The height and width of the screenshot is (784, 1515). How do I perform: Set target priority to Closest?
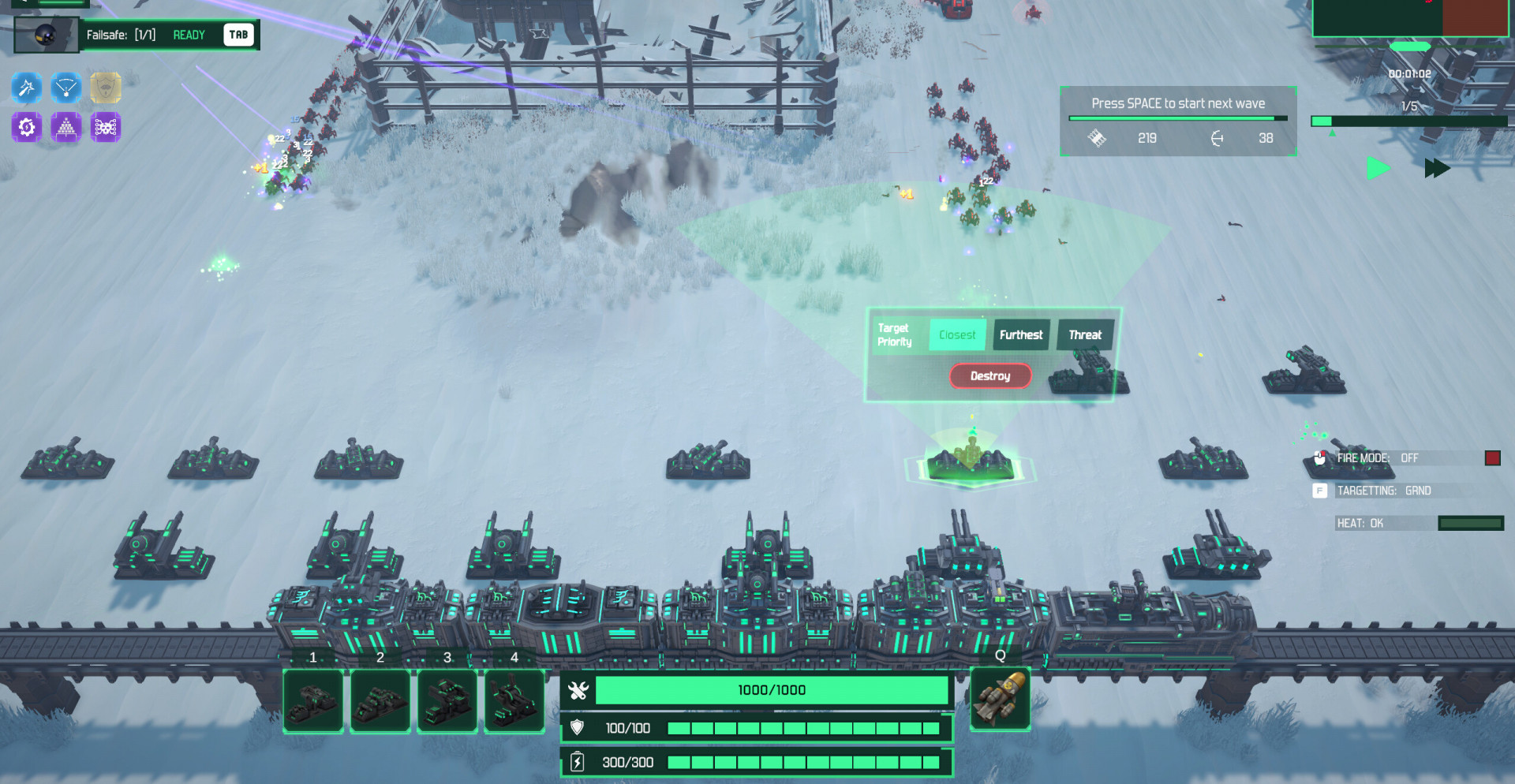(957, 335)
